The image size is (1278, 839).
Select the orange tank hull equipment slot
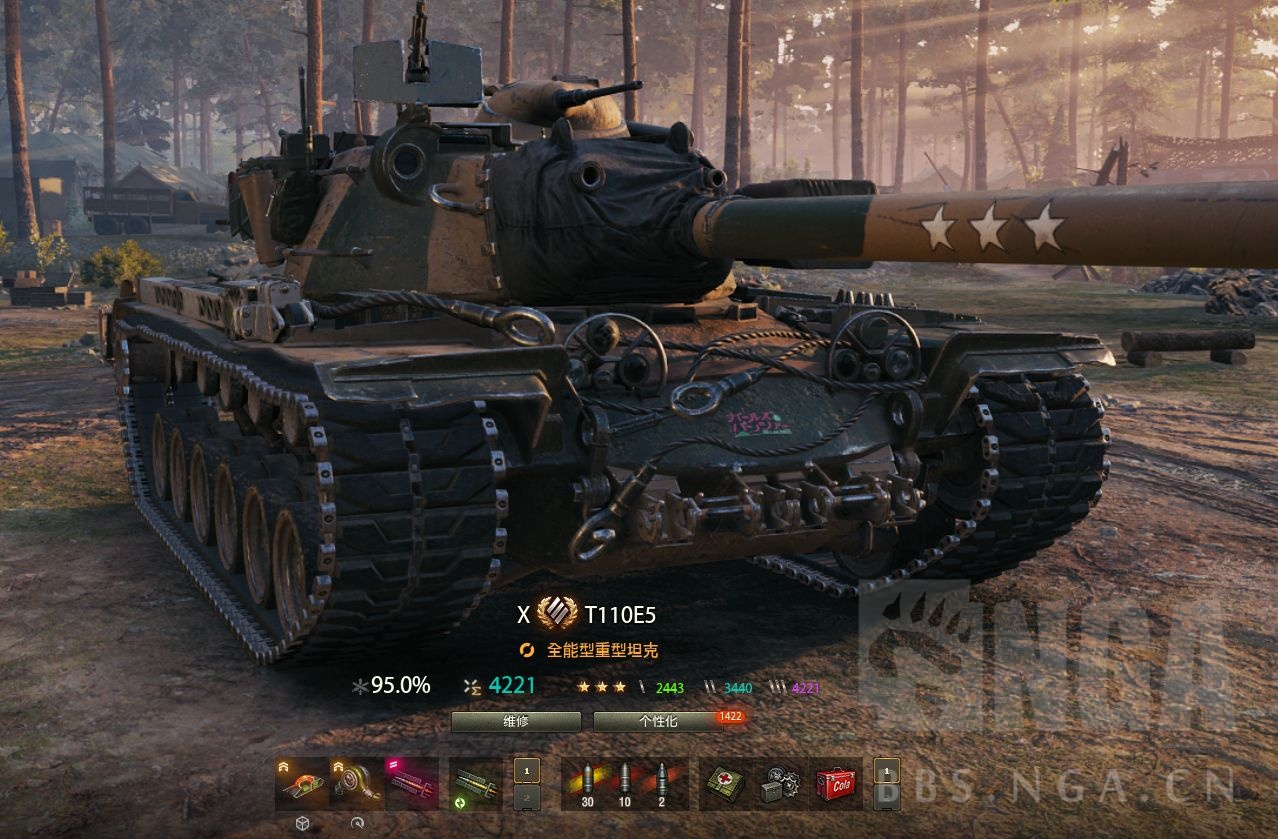pyautogui.click(x=301, y=783)
